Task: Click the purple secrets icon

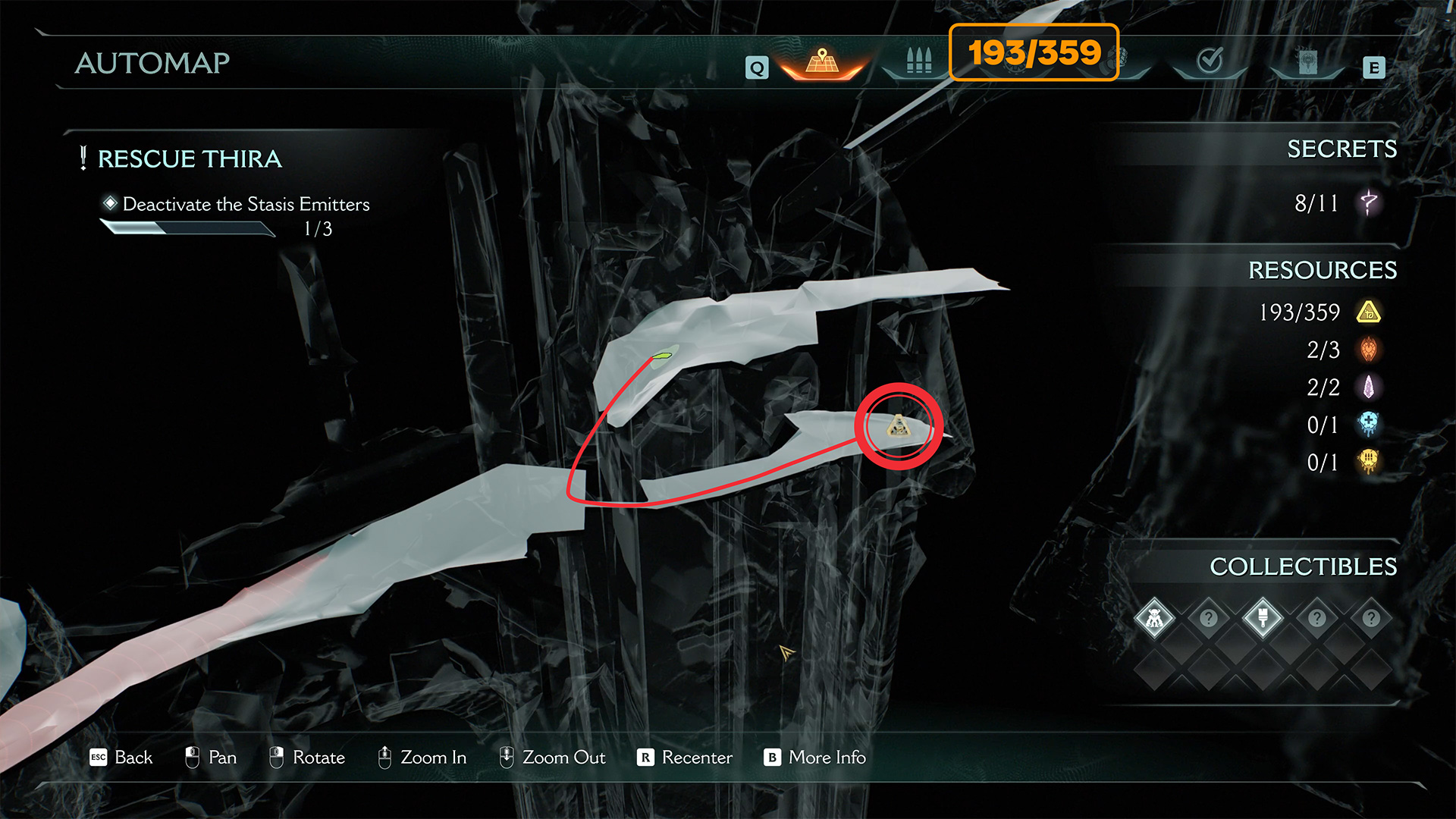Action: click(x=1369, y=203)
